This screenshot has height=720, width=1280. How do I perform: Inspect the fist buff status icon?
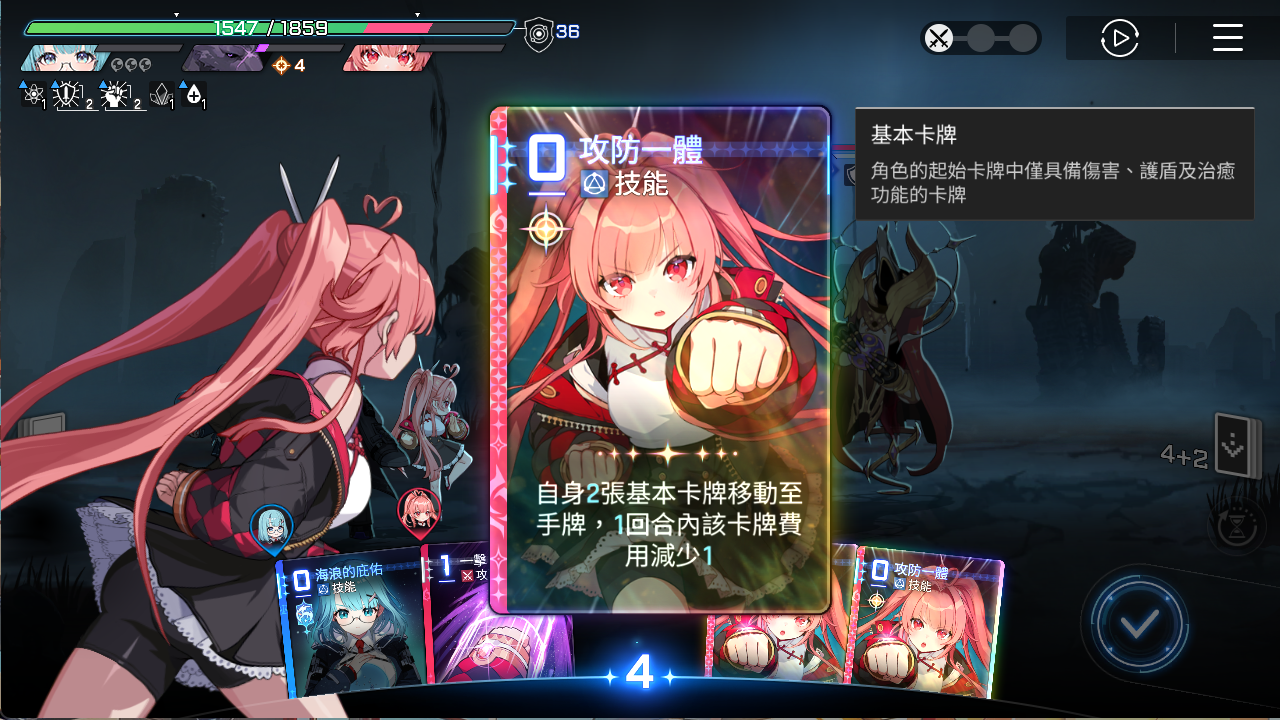coord(116,95)
